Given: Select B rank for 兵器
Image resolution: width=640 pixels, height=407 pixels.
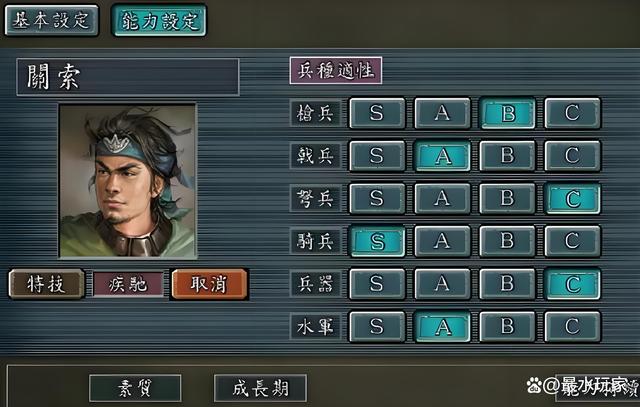Looking at the screenshot, I should tap(507, 284).
